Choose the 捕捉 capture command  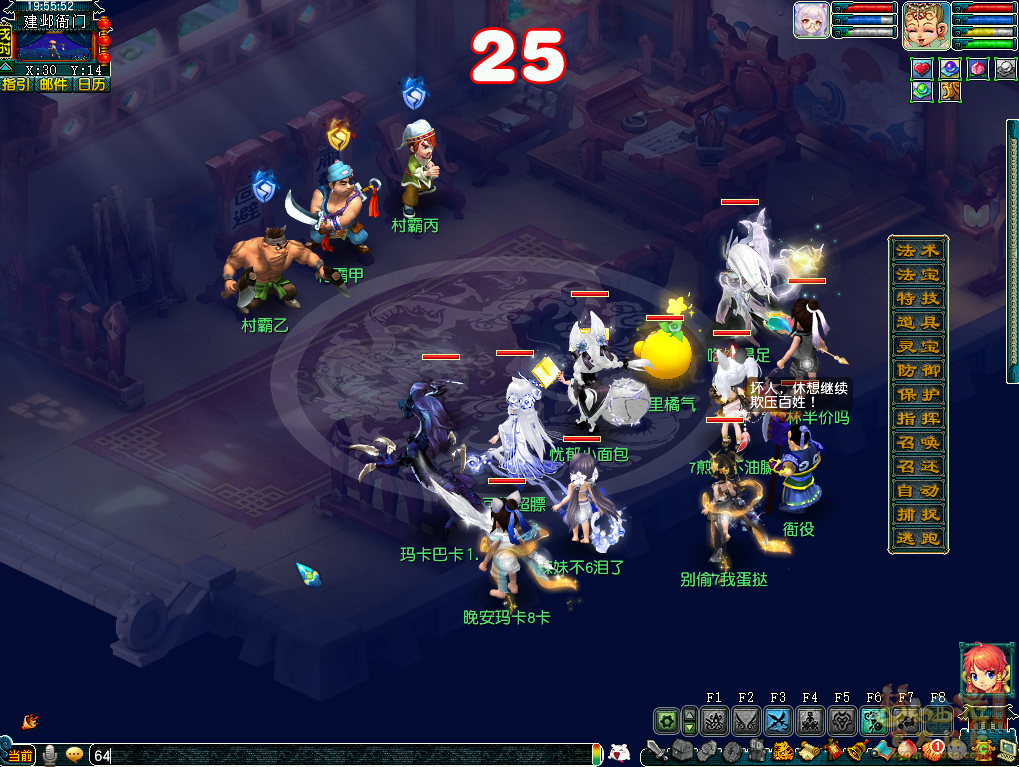pyautogui.click(x=917, y=514)
